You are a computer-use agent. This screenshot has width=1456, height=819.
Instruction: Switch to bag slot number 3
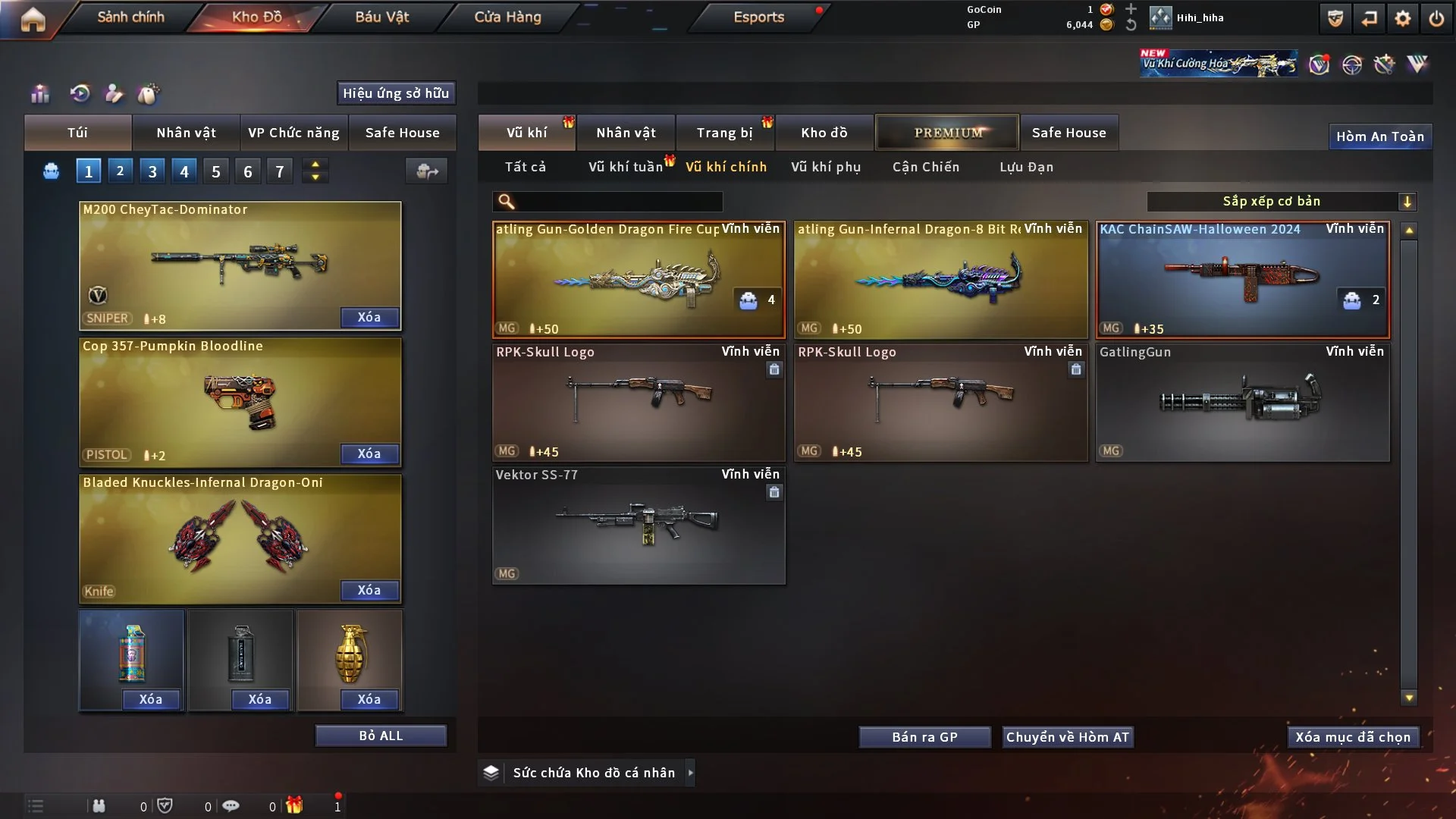pos(152,171)
